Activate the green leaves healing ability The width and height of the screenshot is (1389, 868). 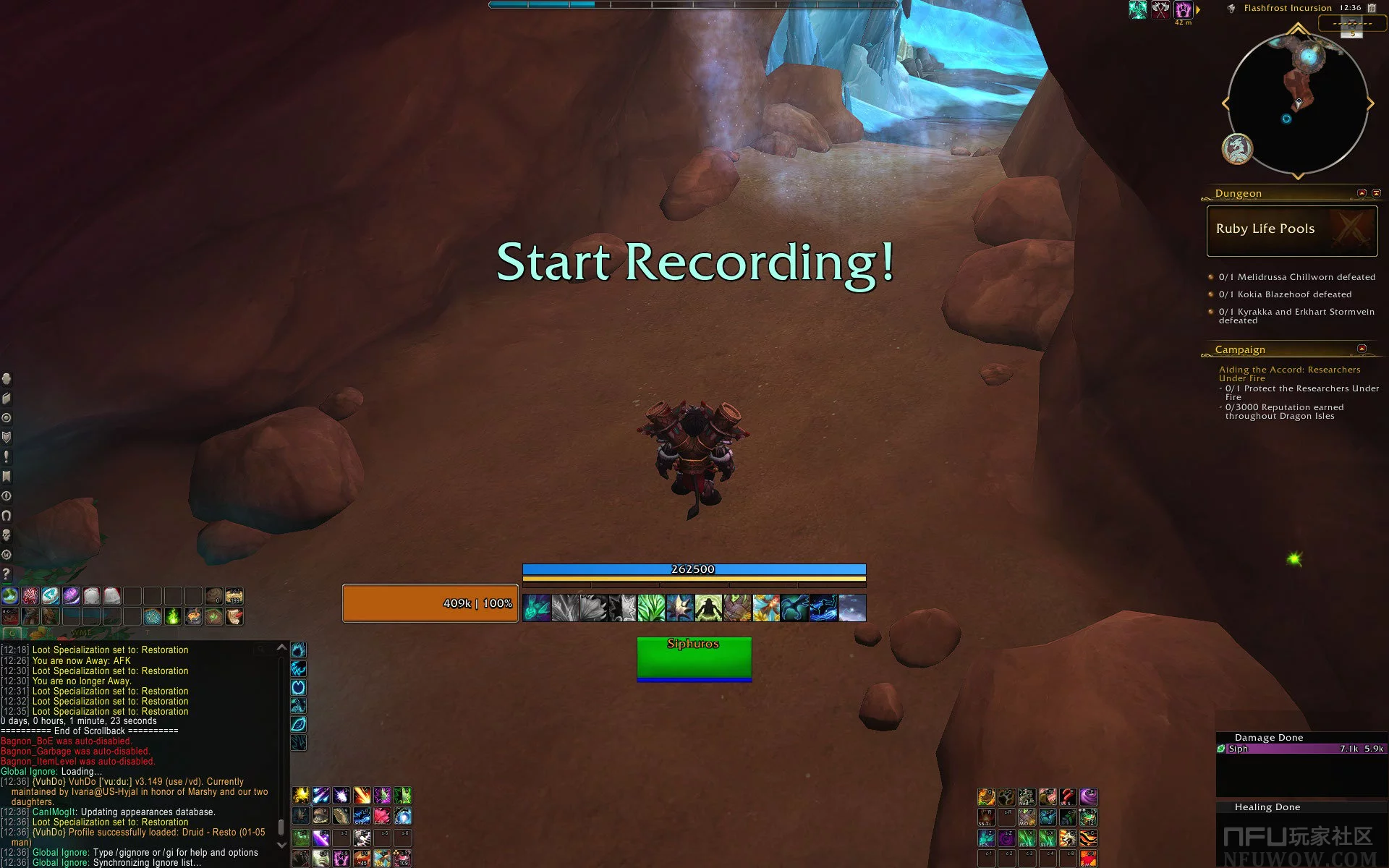(x=651, y=608)
